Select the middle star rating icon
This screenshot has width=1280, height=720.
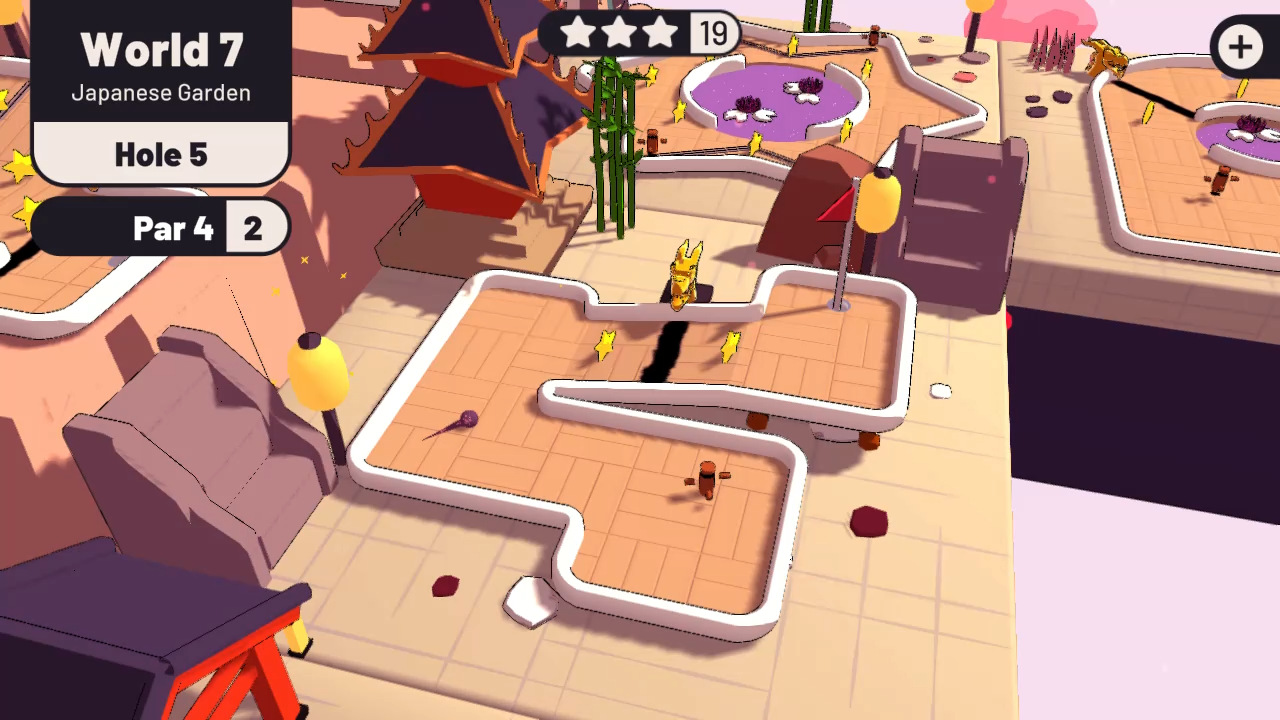point(620,33)
